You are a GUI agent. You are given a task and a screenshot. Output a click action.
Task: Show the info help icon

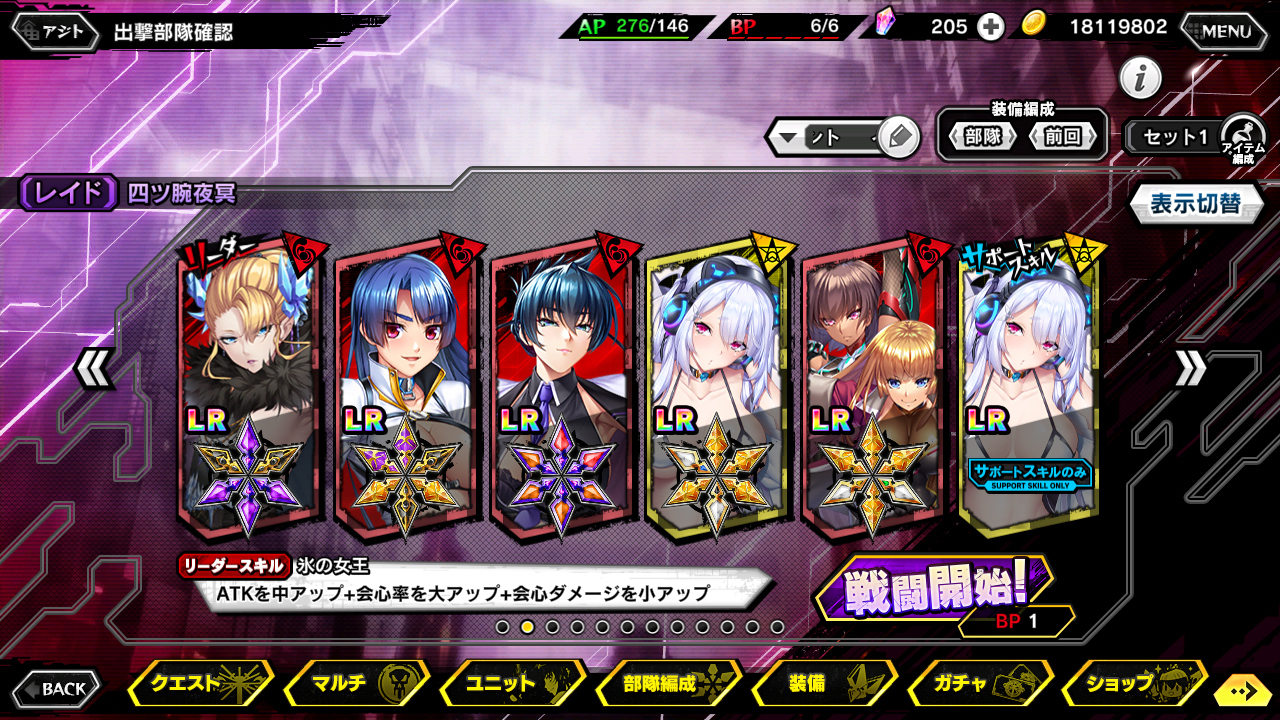pyautogui.click(x=1140, y=78)
